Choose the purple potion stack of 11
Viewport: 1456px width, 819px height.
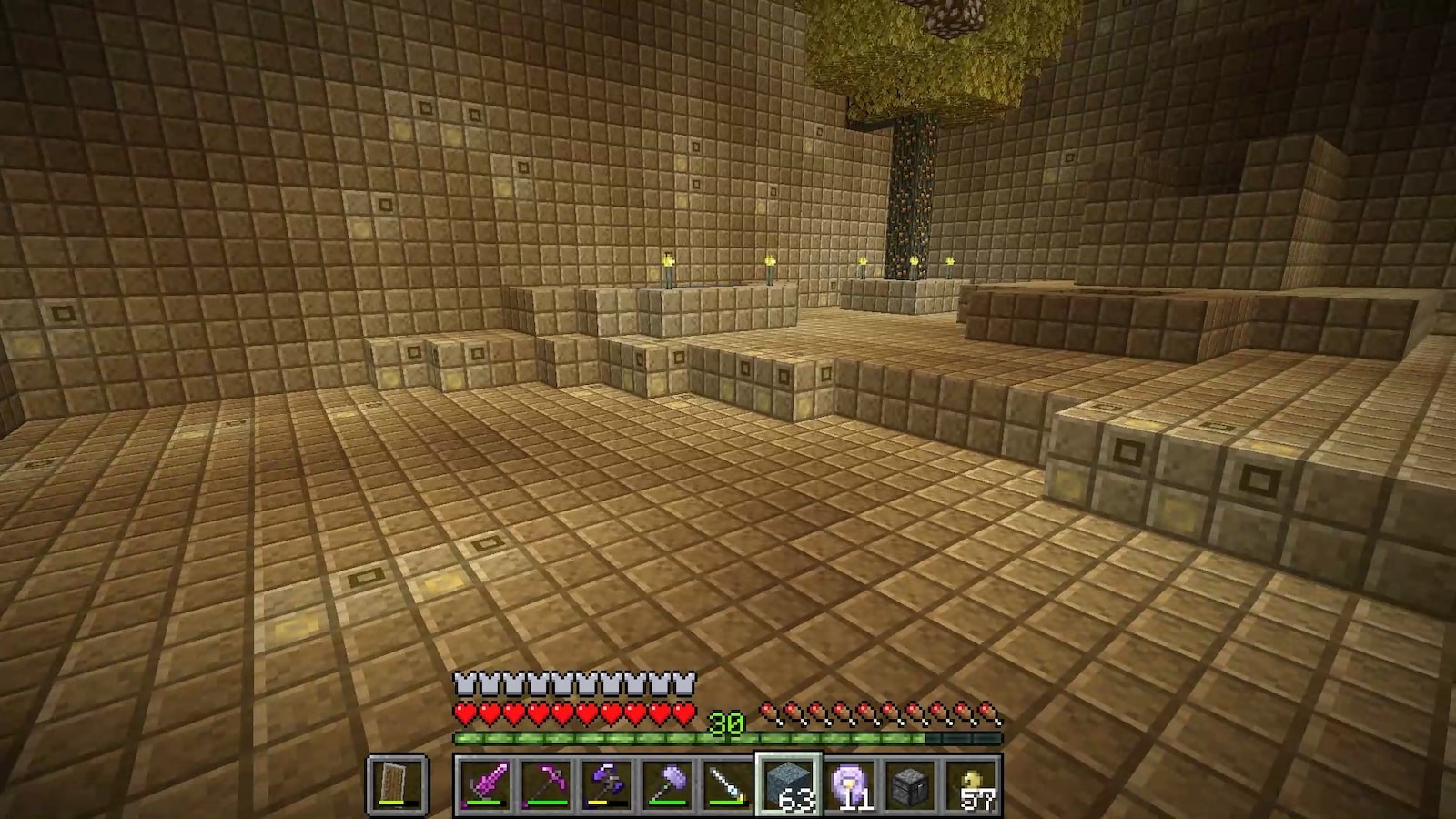(x=849, y=784)
